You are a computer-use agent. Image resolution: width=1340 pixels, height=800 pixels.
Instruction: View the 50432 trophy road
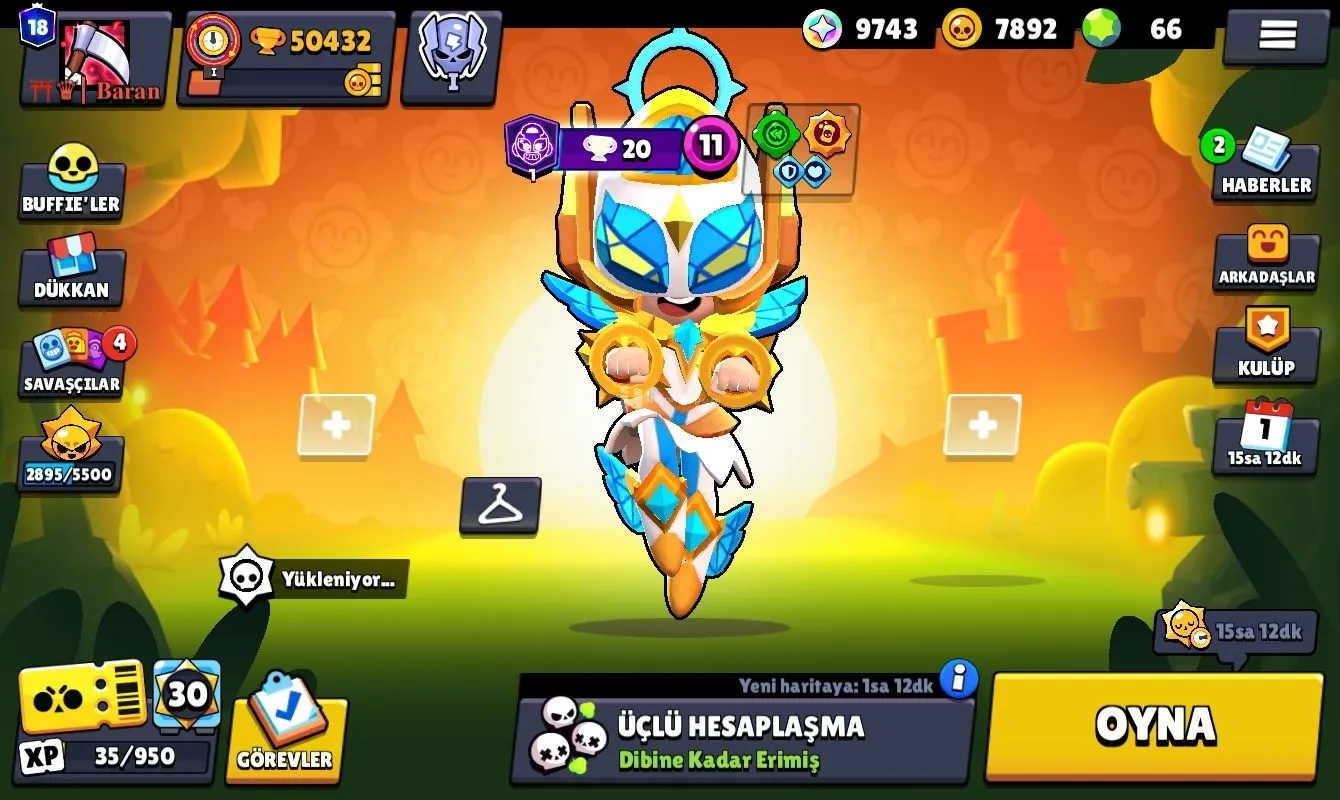(287, 57)
